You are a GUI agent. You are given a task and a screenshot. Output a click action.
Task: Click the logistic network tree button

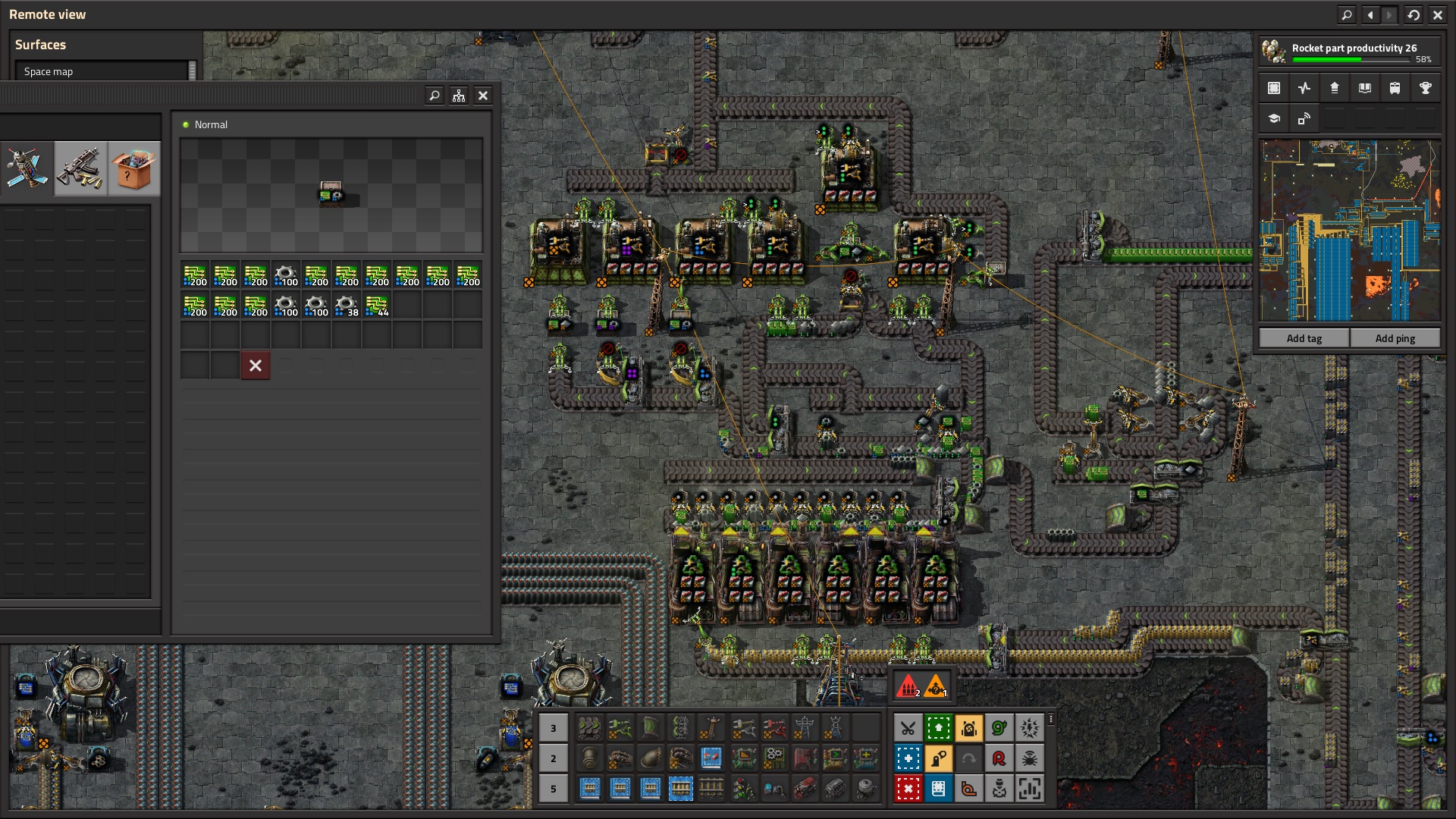[x=459, y=96]
